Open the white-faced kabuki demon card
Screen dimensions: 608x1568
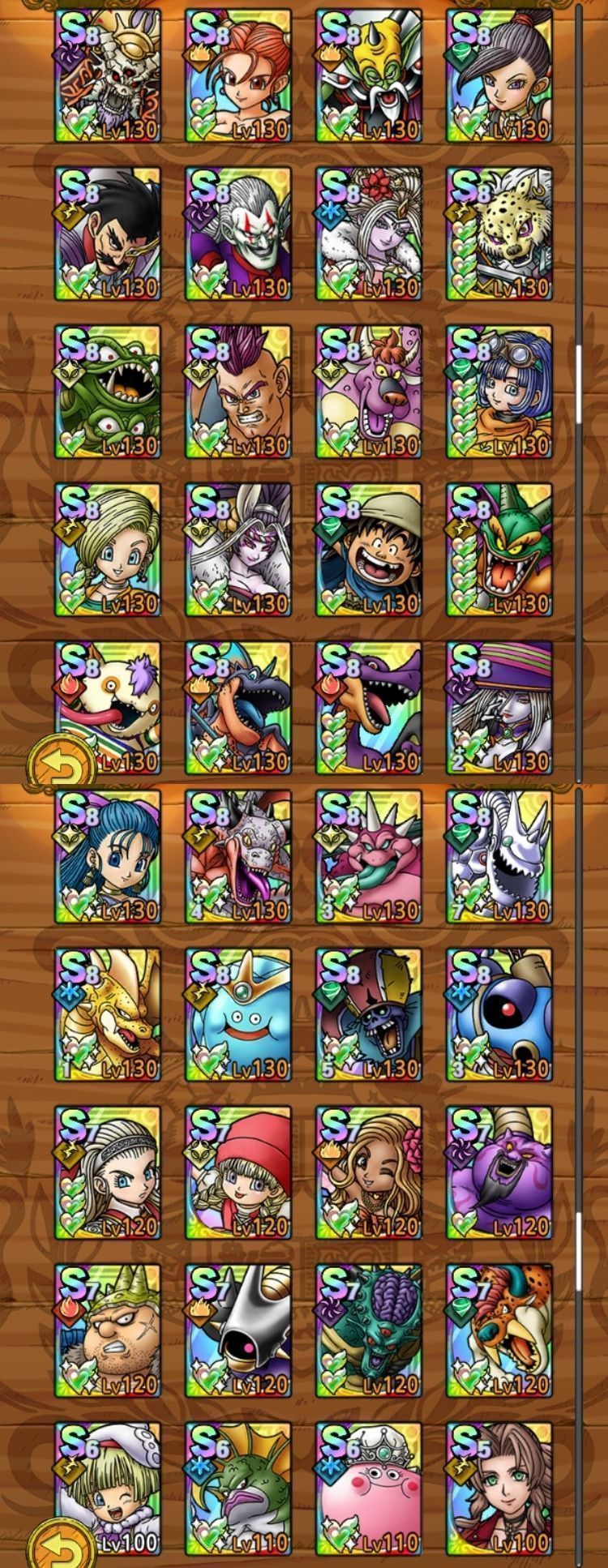(x=238, y=233)
